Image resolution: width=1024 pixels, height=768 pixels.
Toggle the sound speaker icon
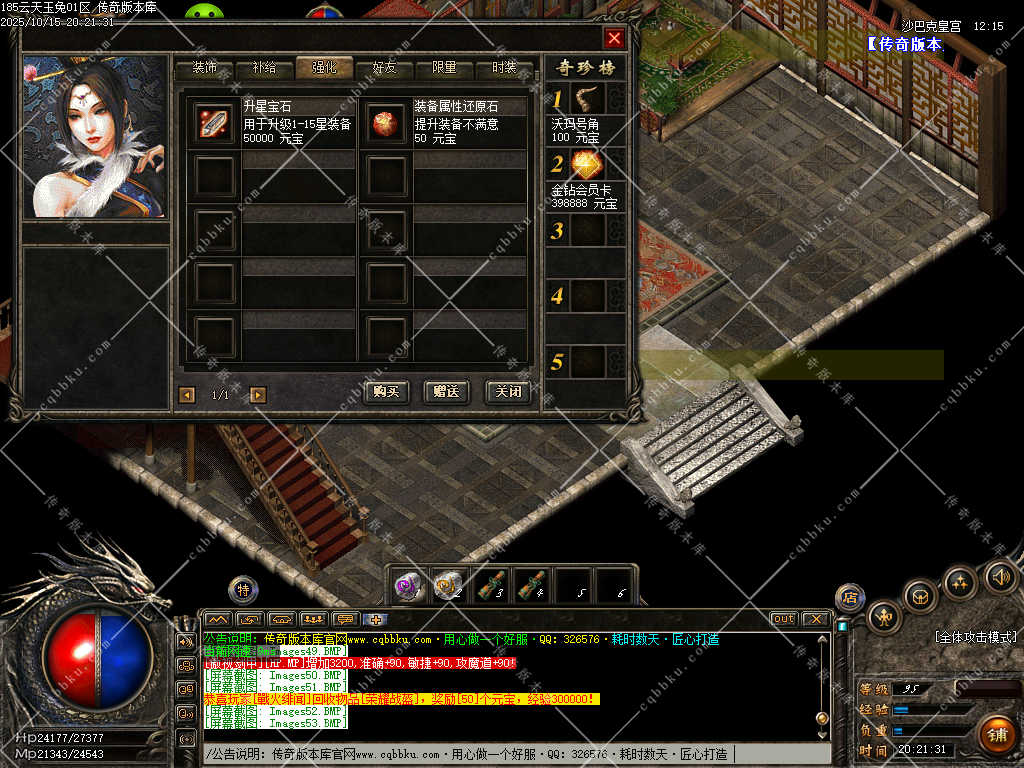point(1000,576)
